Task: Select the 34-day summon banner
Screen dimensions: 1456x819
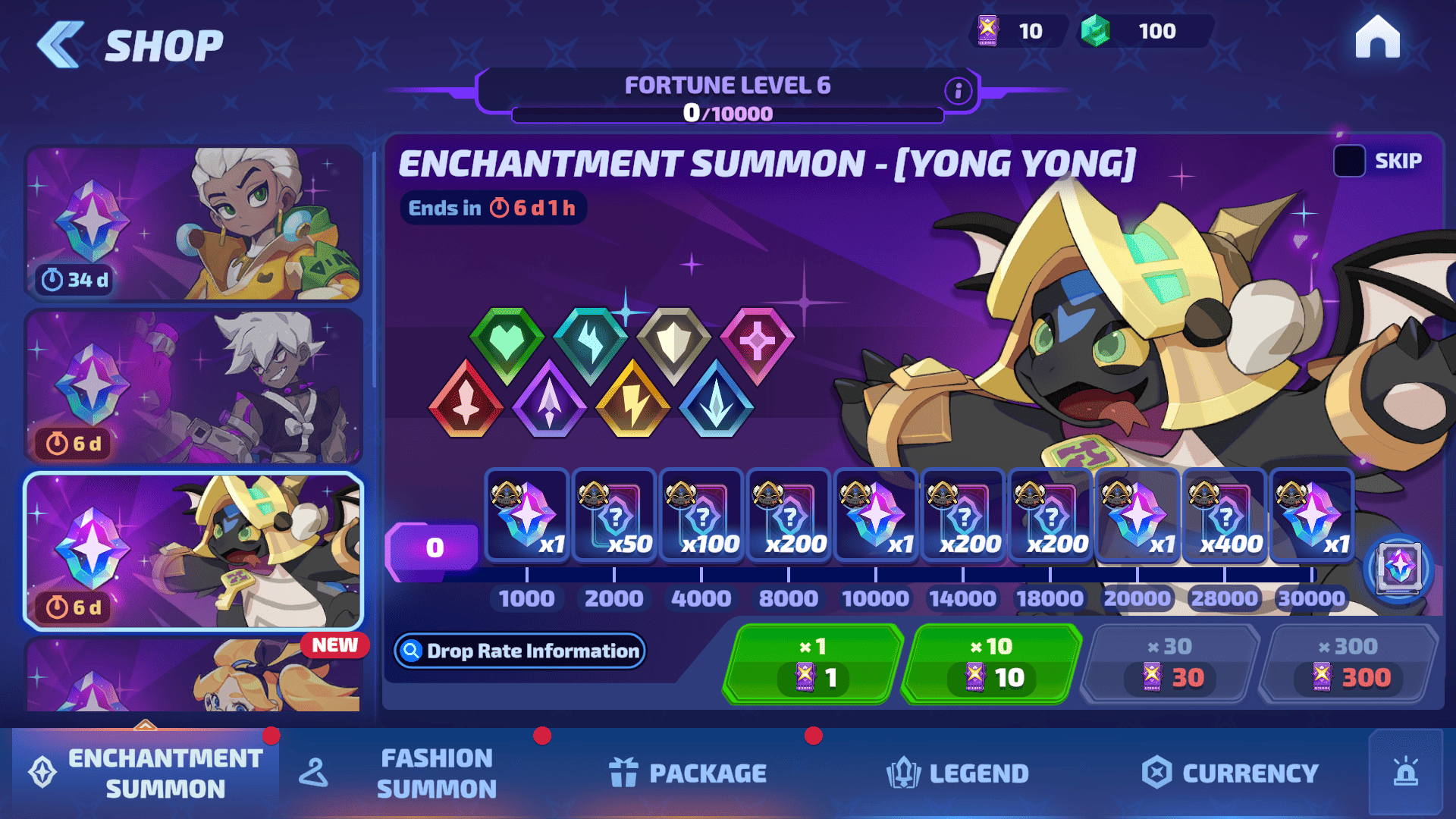Action: 193,224
